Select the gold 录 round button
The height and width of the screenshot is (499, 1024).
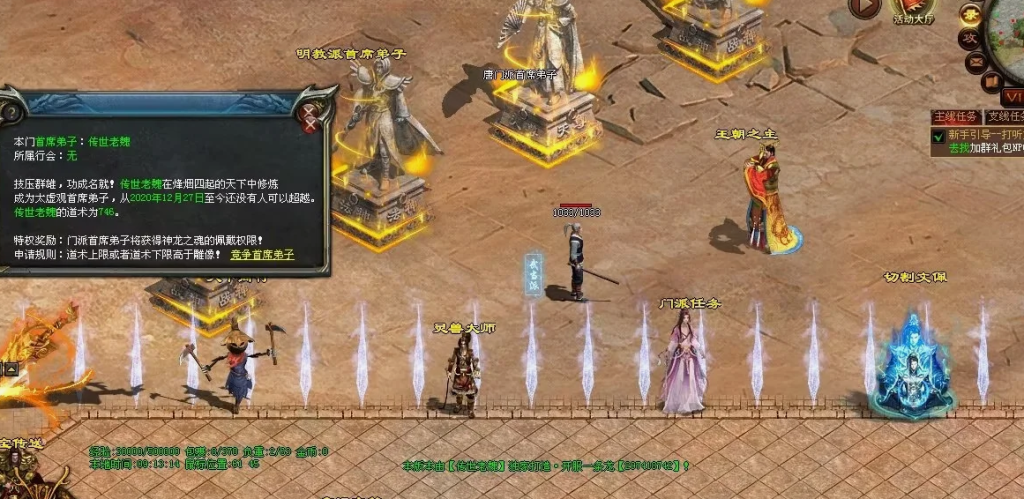tap(969, 14)
